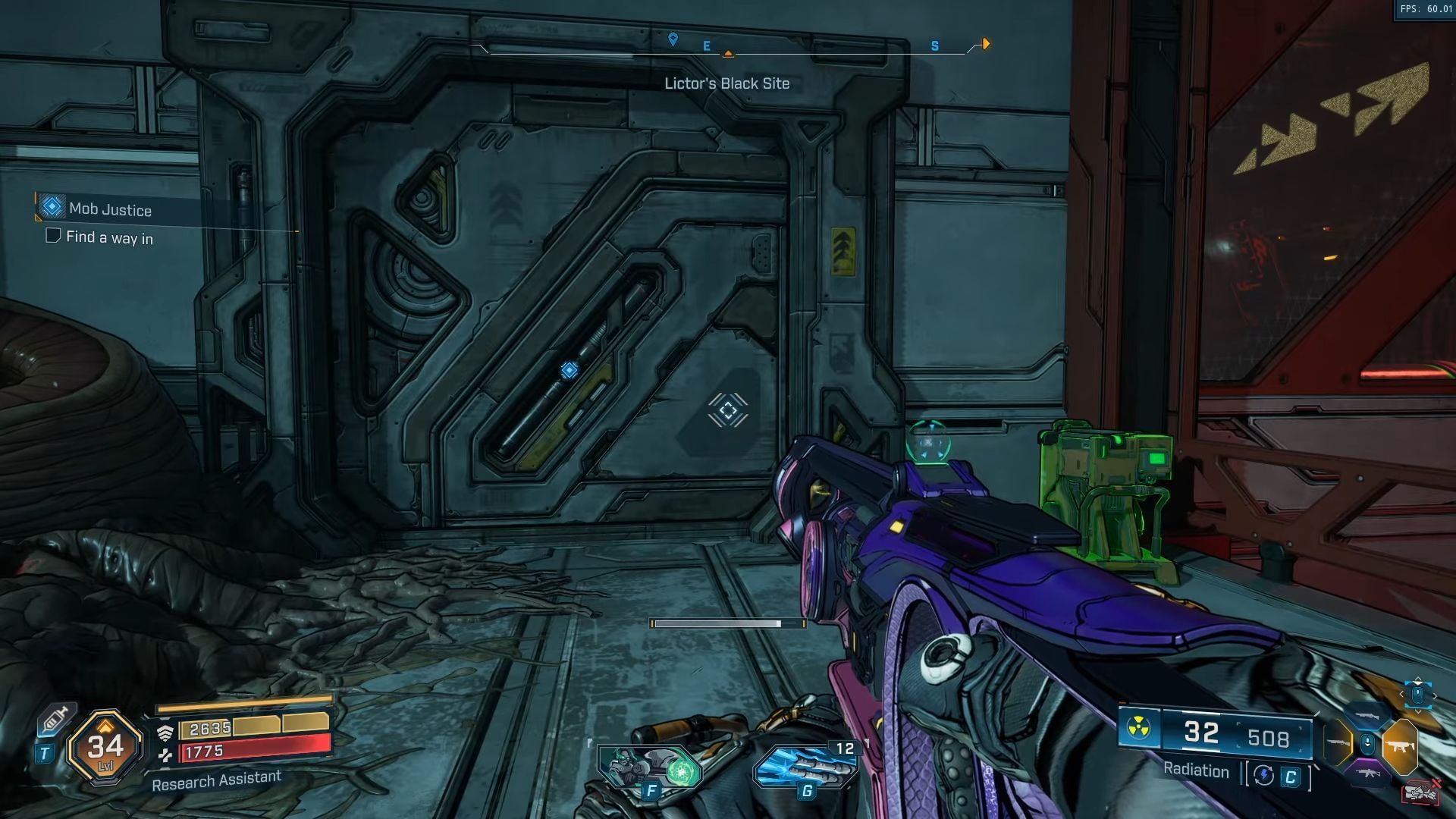Select the orange objective arrow on compass
Image resolution: width=1456 pixels, height=819 pixels.
(x=985, y=44)
